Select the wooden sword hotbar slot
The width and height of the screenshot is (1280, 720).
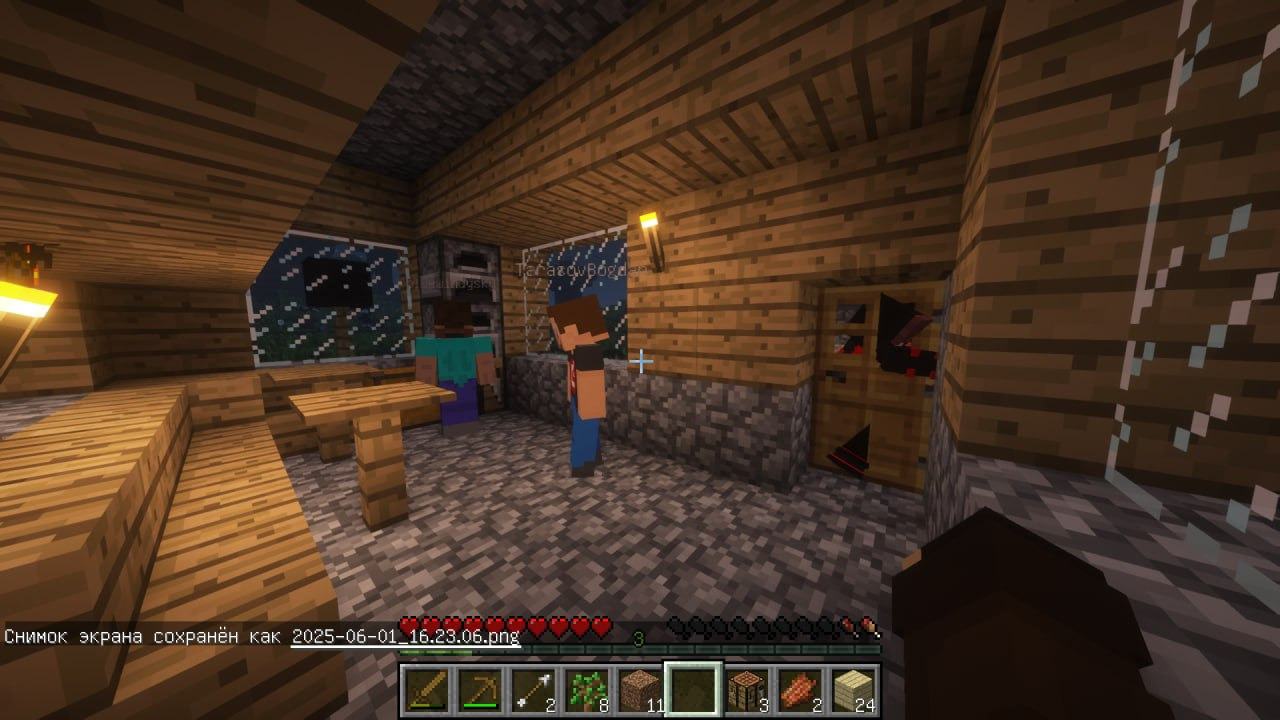coord(425,690)
